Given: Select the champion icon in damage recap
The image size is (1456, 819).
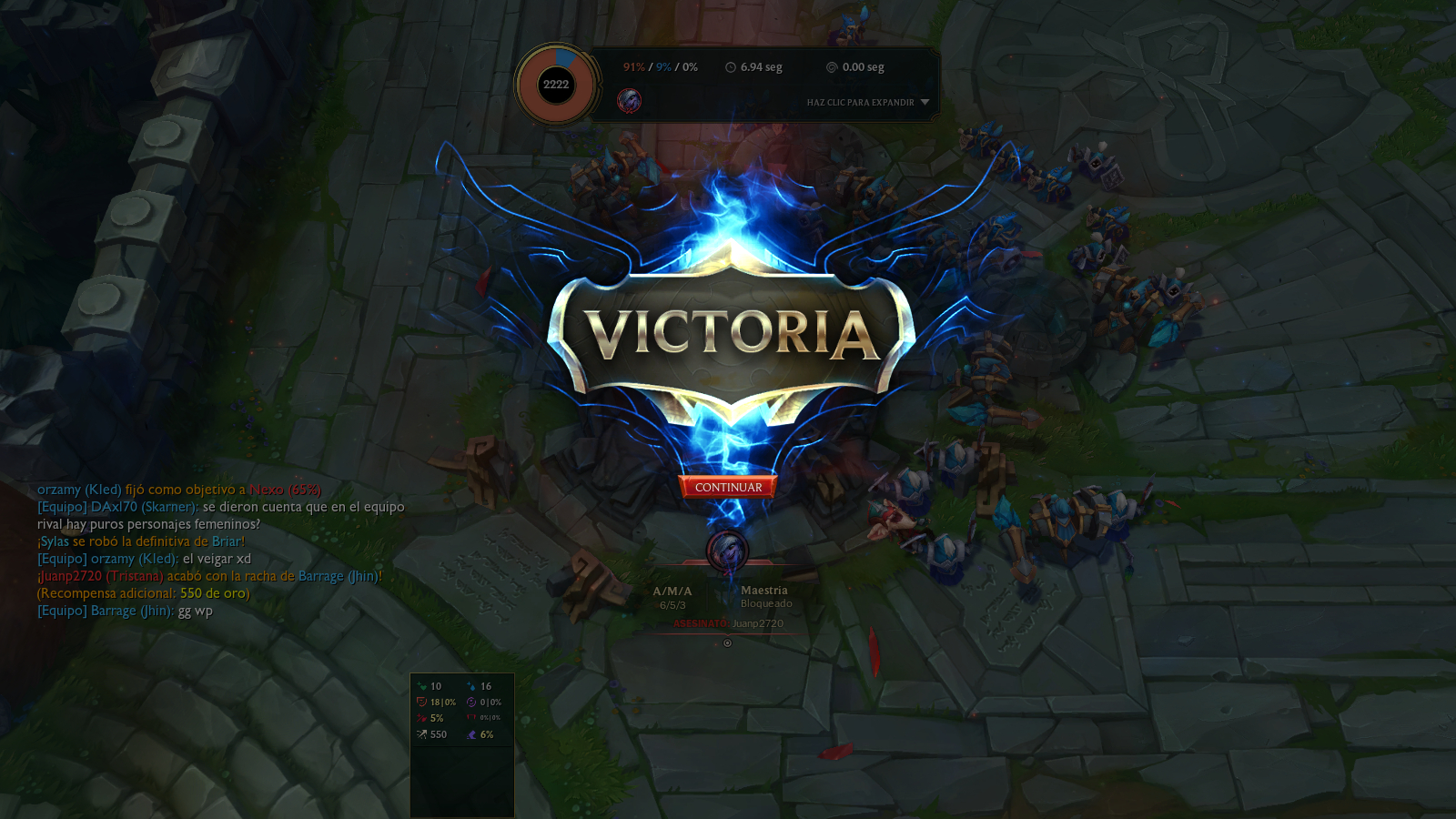Looking at the screenshot, I should [x=629, y=100].
